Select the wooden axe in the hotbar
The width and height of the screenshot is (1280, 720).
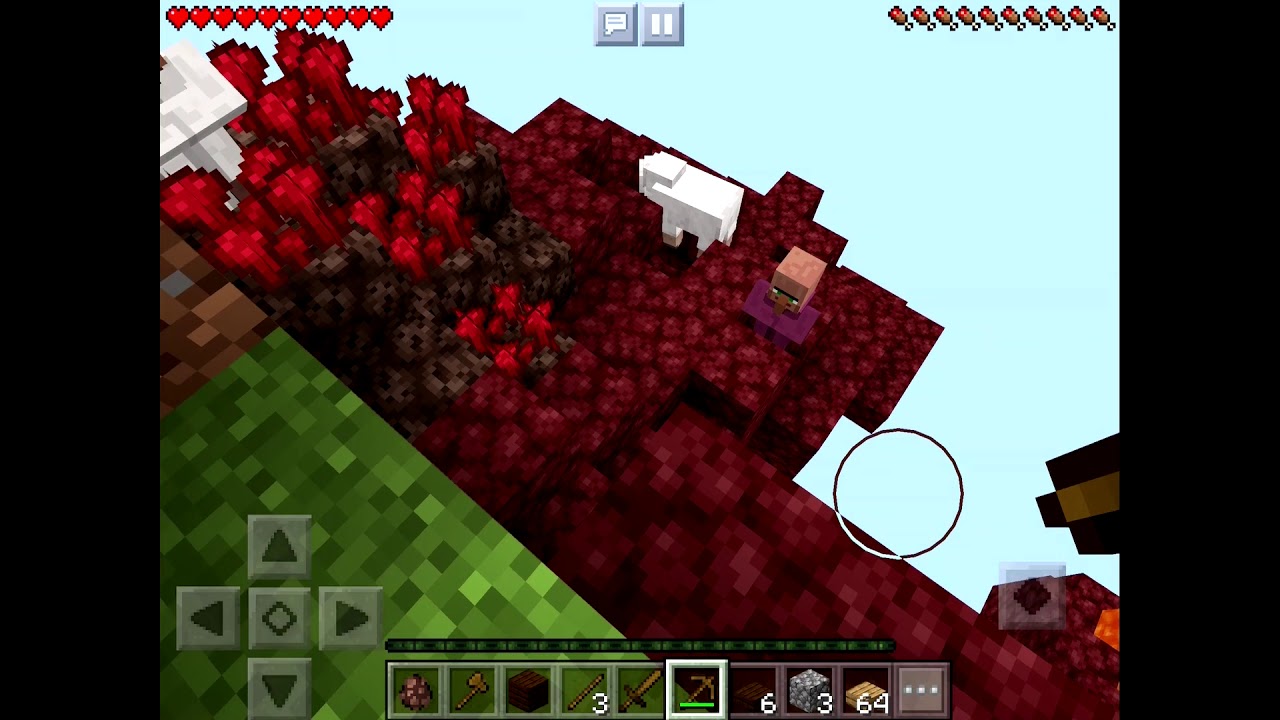(x=470, y=688)
